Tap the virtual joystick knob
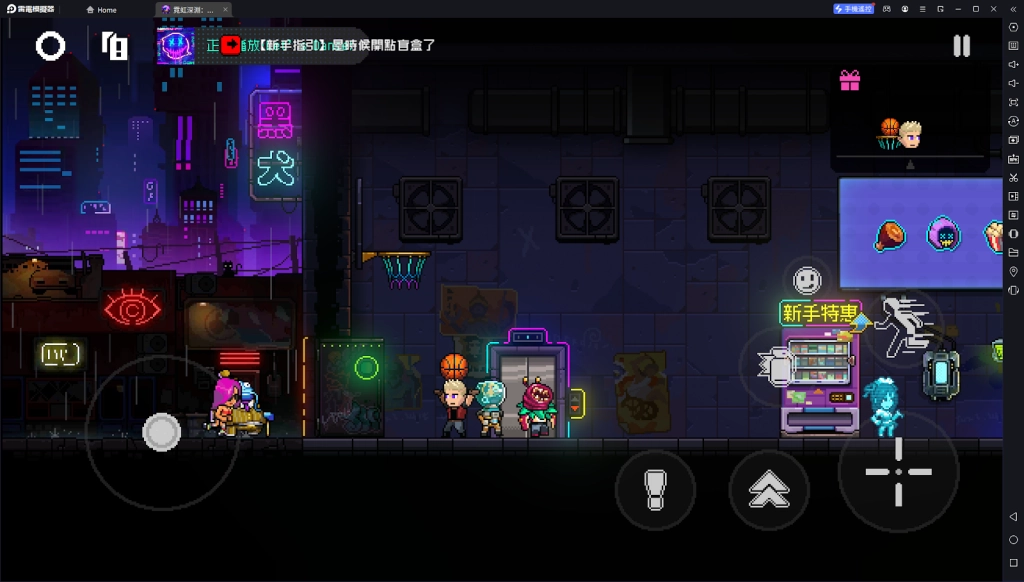 coord(161,432)
